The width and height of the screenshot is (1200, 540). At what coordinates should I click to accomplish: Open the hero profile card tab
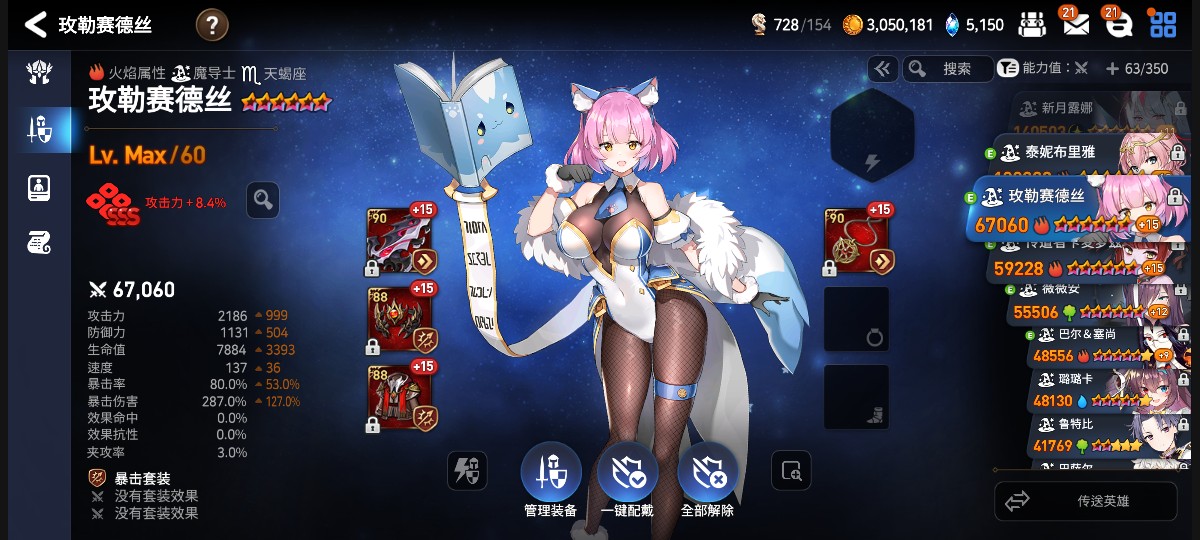tap(39, 186)
